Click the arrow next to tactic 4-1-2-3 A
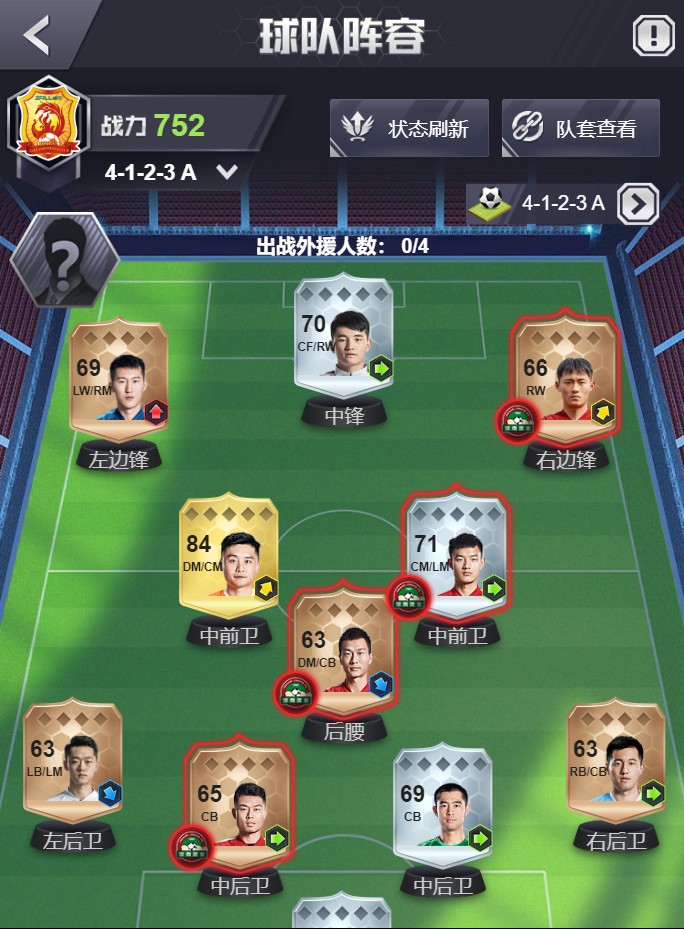The width and height of the screenshot is (684, 929). point(637,204)
